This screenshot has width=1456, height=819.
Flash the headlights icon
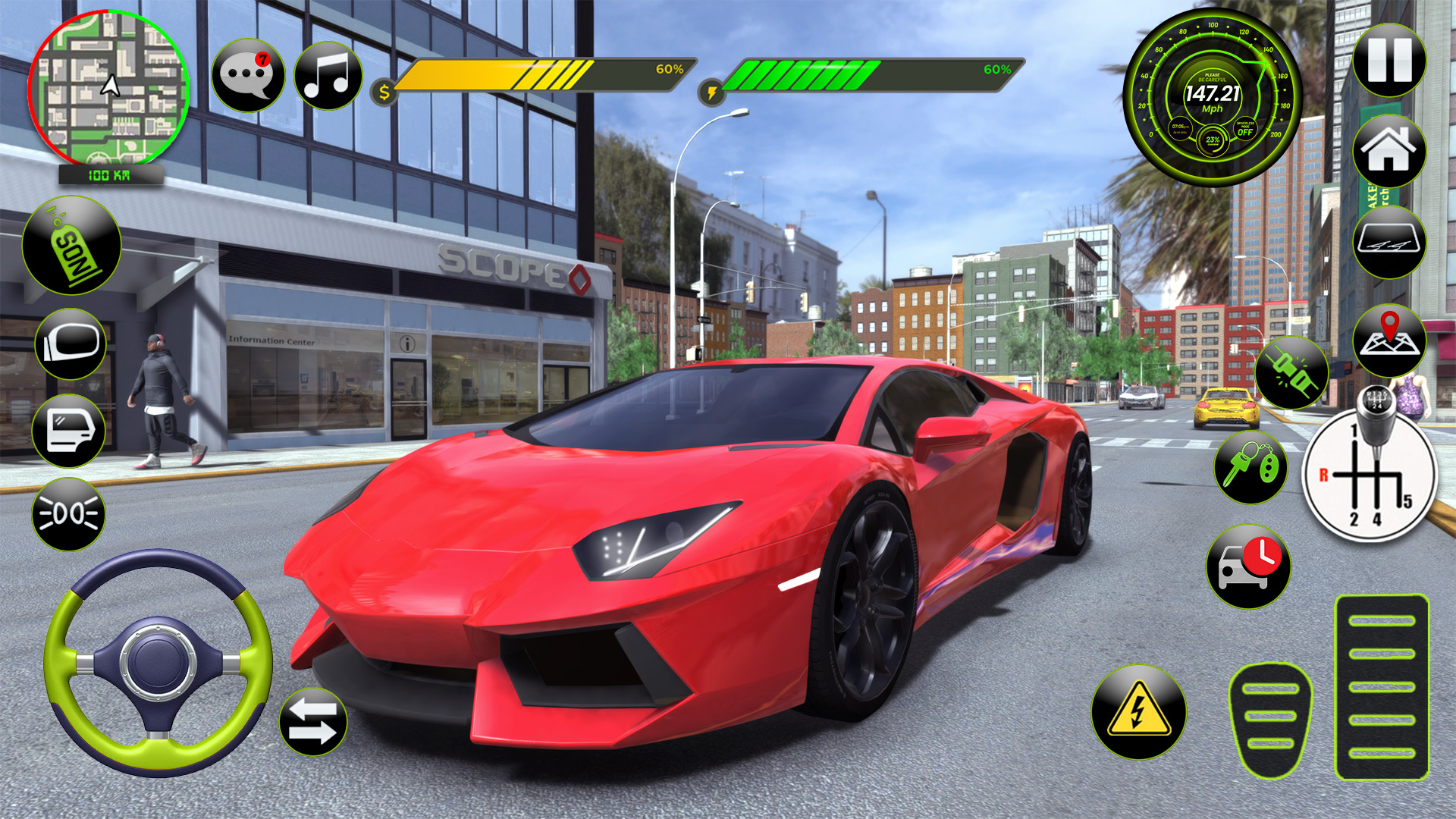67,513
